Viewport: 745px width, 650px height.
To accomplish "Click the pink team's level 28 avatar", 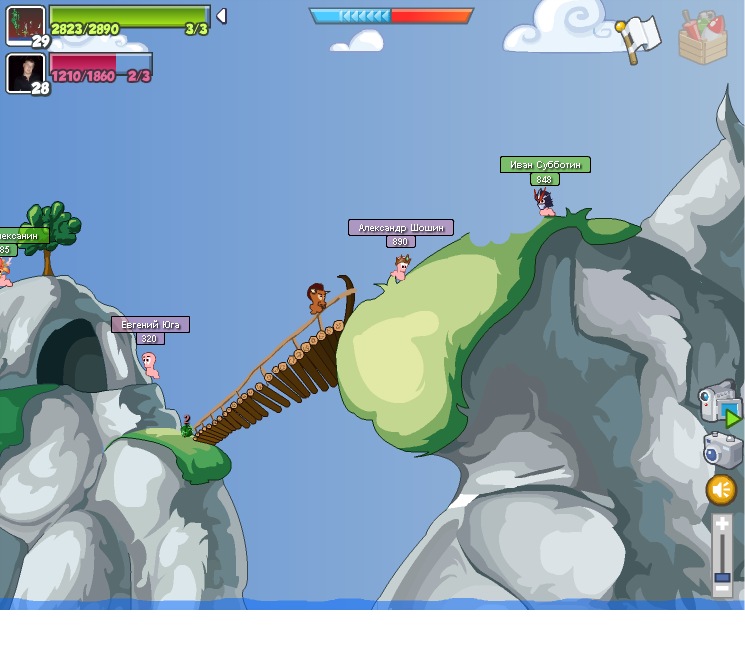I will [24, 73].
